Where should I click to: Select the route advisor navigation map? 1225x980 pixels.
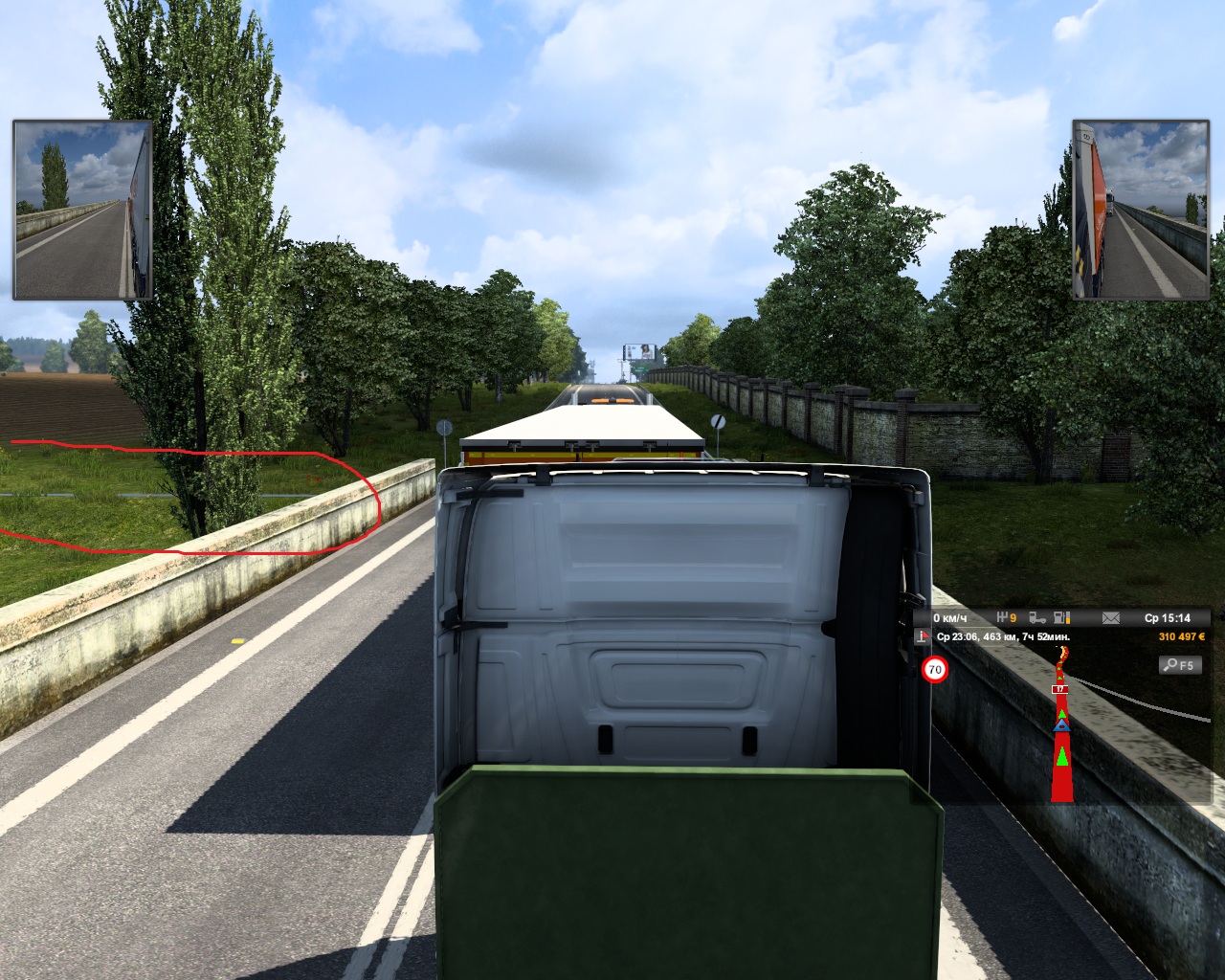click(1062, 727)
